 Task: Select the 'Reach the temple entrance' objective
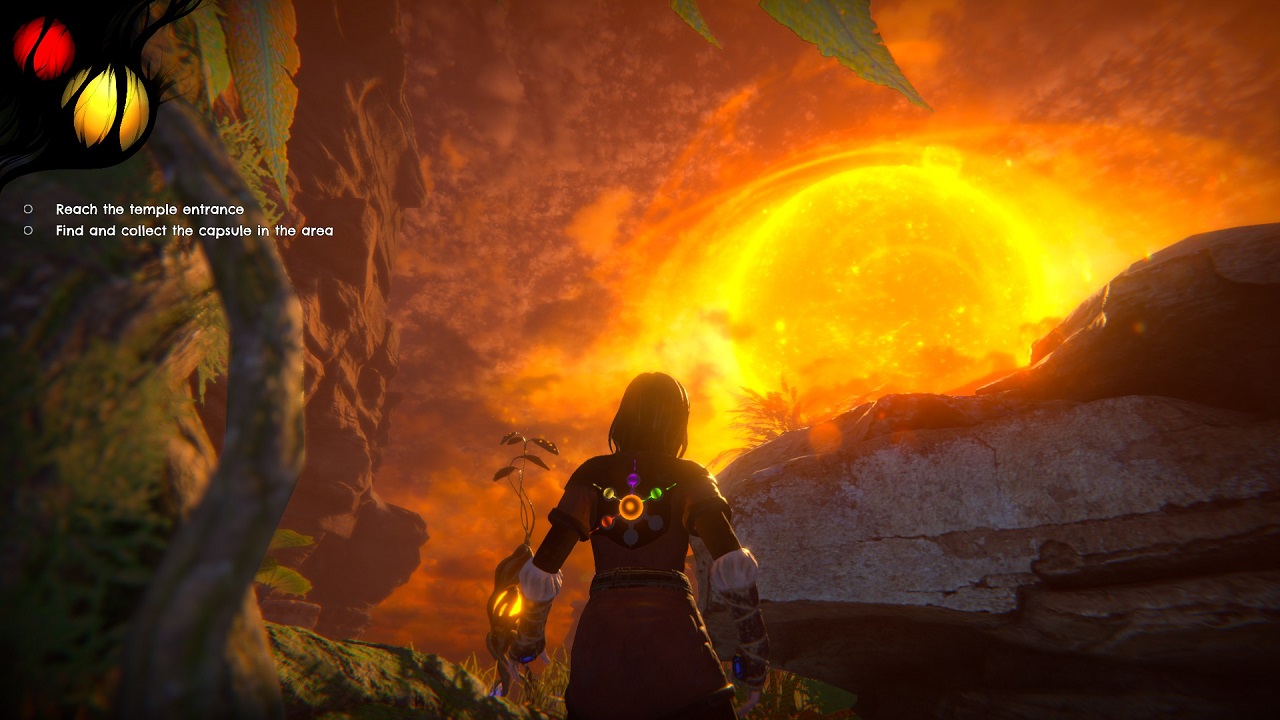pos(149,209)
